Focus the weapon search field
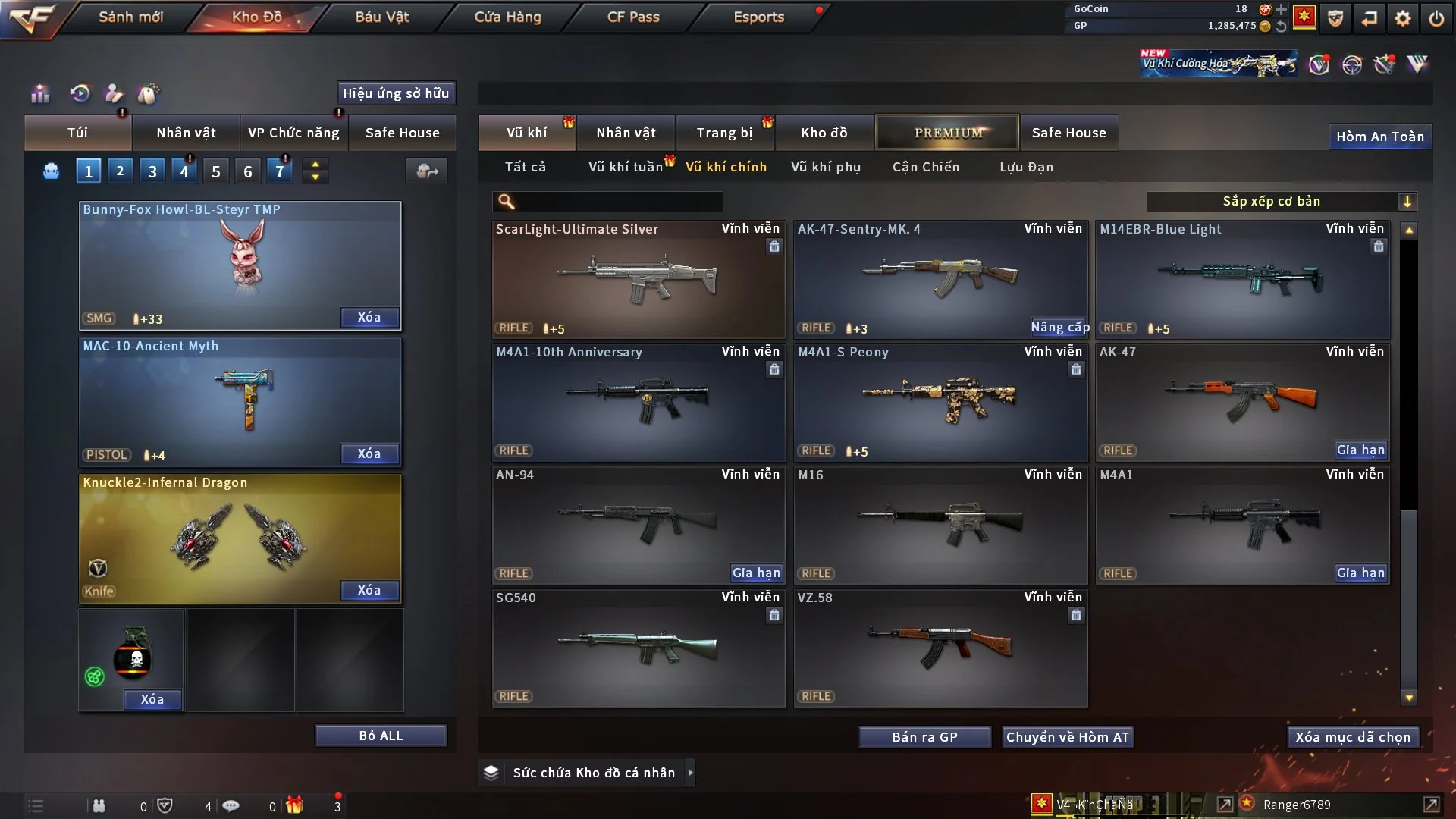 pos(618,201)
